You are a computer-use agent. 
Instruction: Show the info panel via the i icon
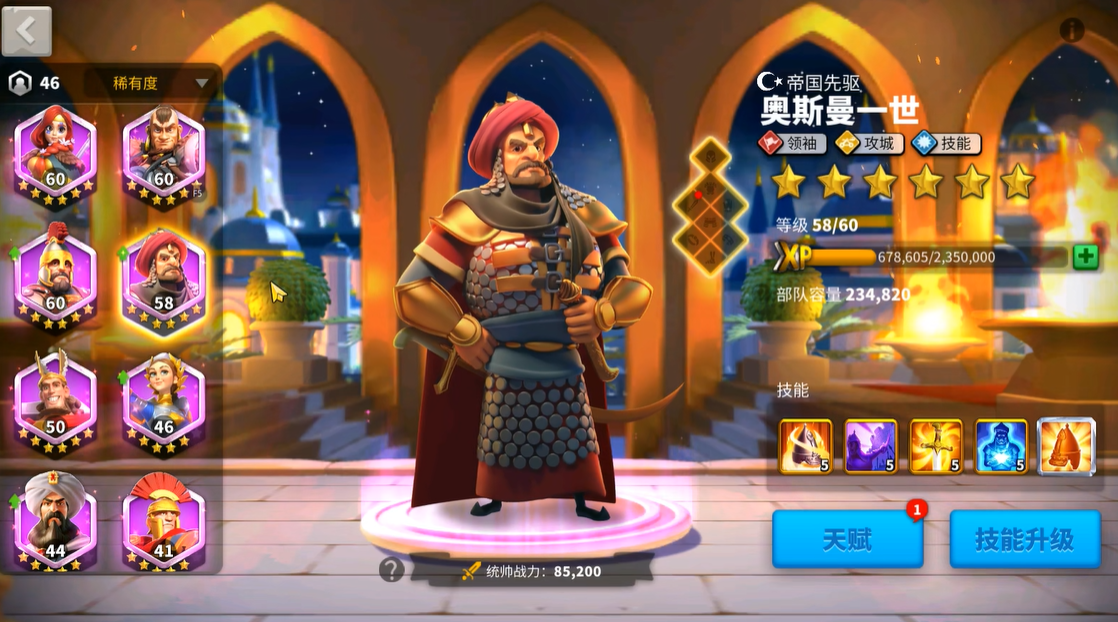1072,30
